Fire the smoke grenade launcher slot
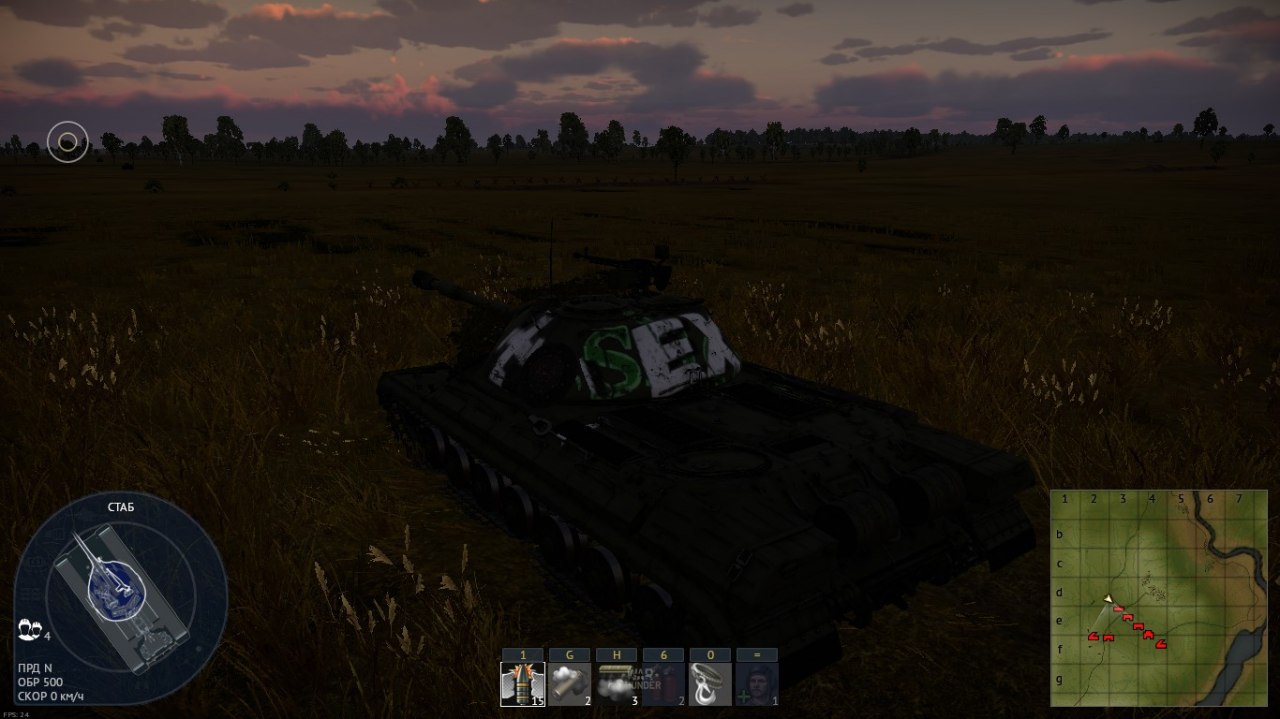 pyautogui.click(x=570, y=684)
